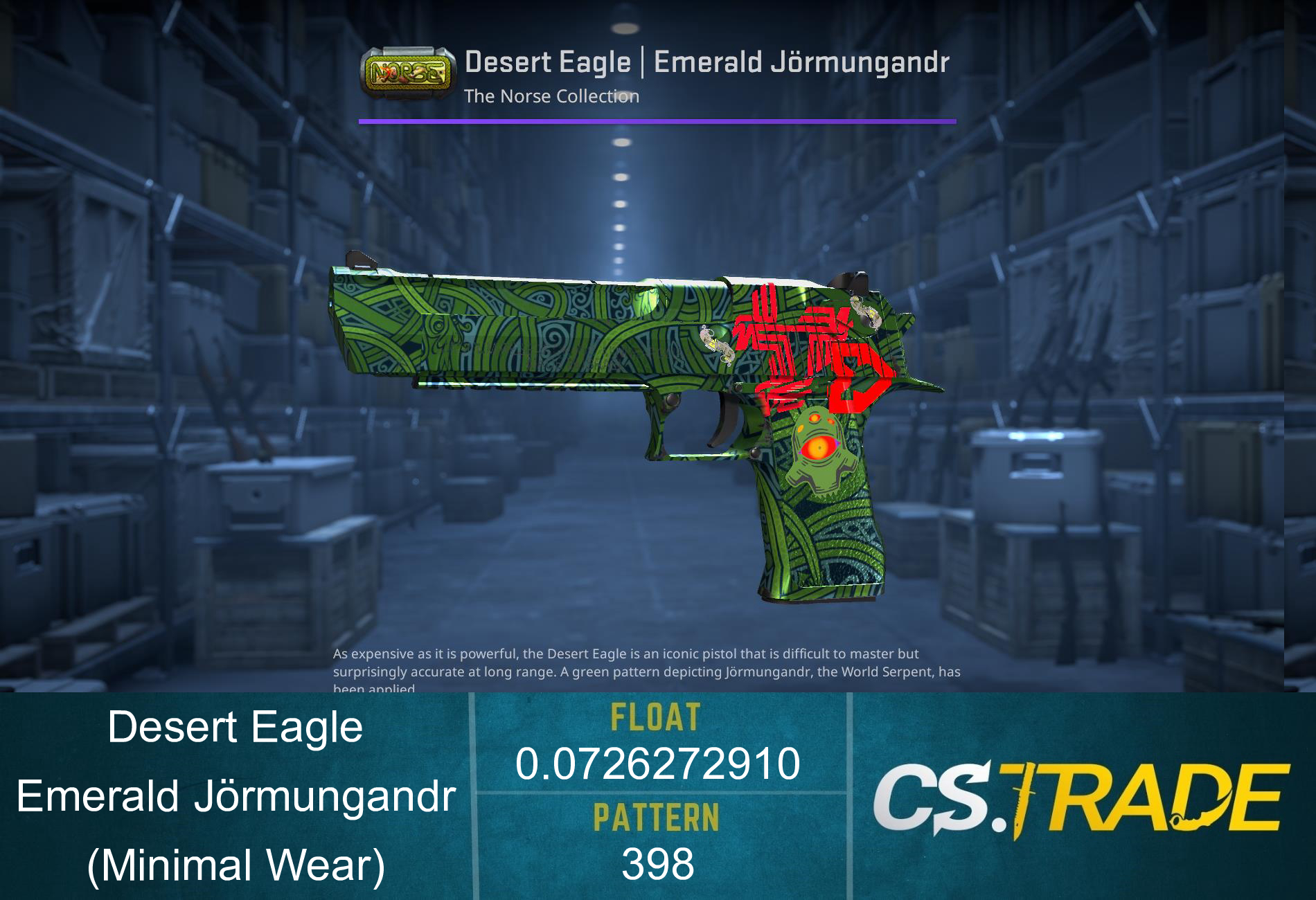Click the Norse Collection crate badge icon

405,71
